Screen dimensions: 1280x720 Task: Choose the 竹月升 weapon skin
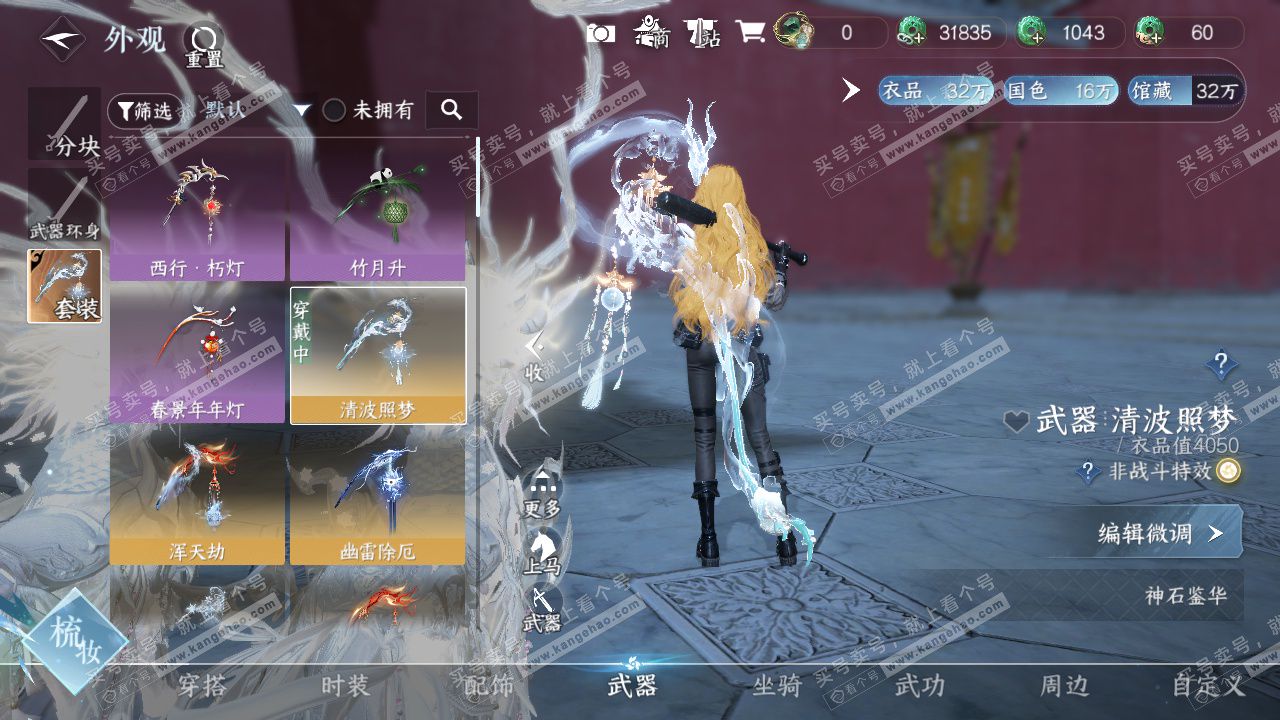(377, 212)
